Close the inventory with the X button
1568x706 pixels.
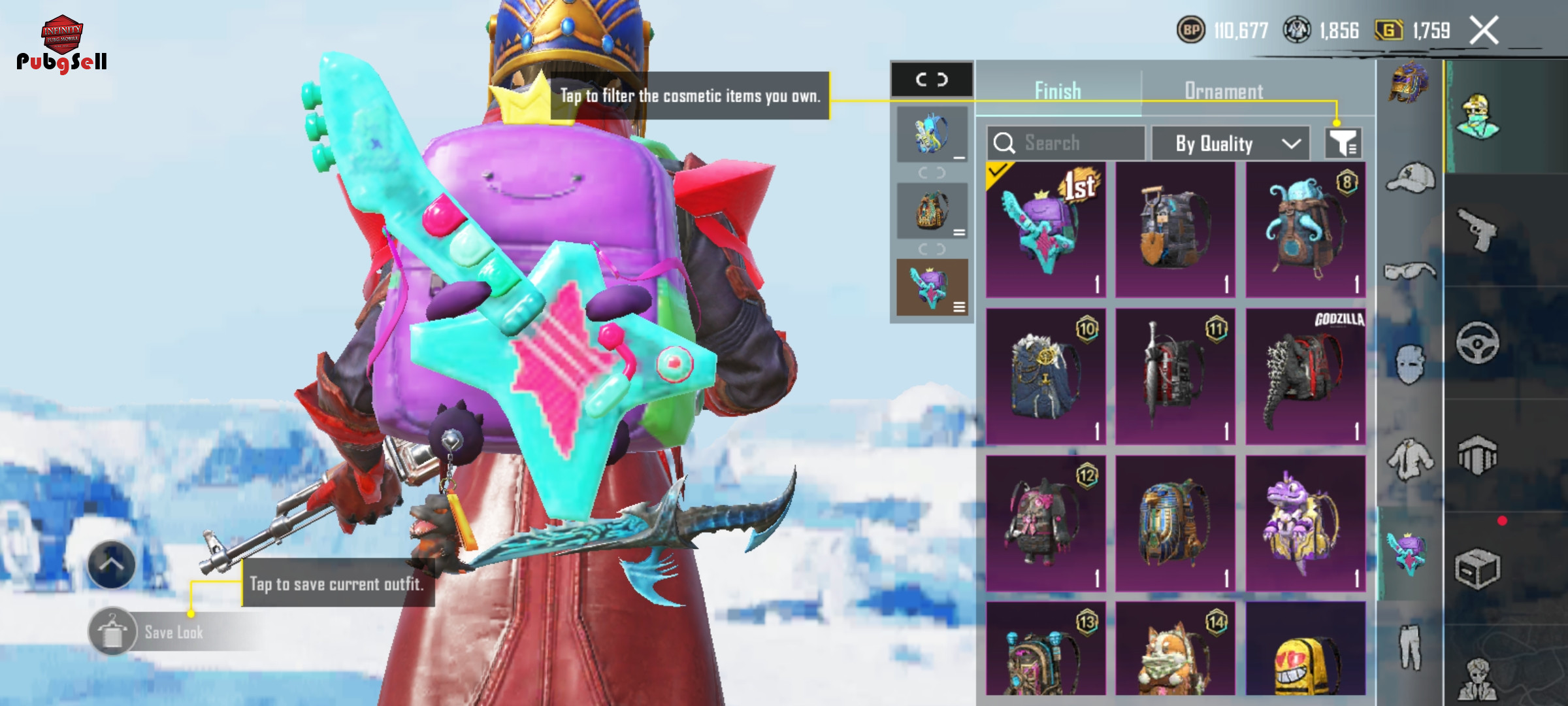click(1484, 31)
